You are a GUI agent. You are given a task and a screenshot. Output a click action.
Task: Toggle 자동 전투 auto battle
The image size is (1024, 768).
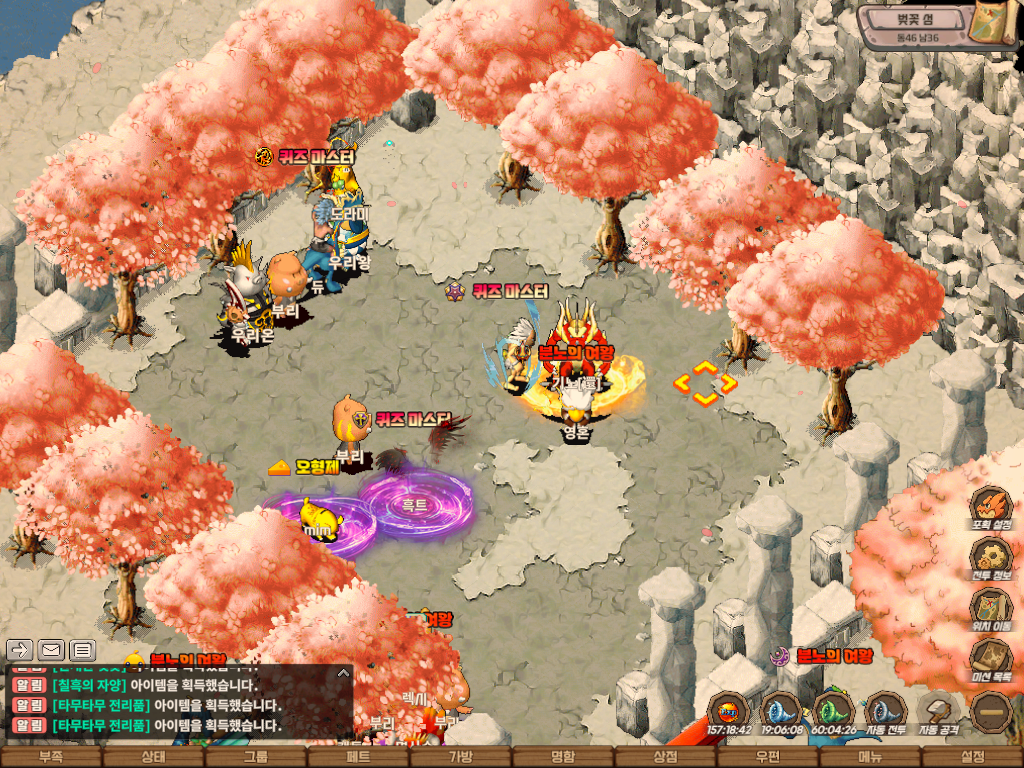click(885, 714)
